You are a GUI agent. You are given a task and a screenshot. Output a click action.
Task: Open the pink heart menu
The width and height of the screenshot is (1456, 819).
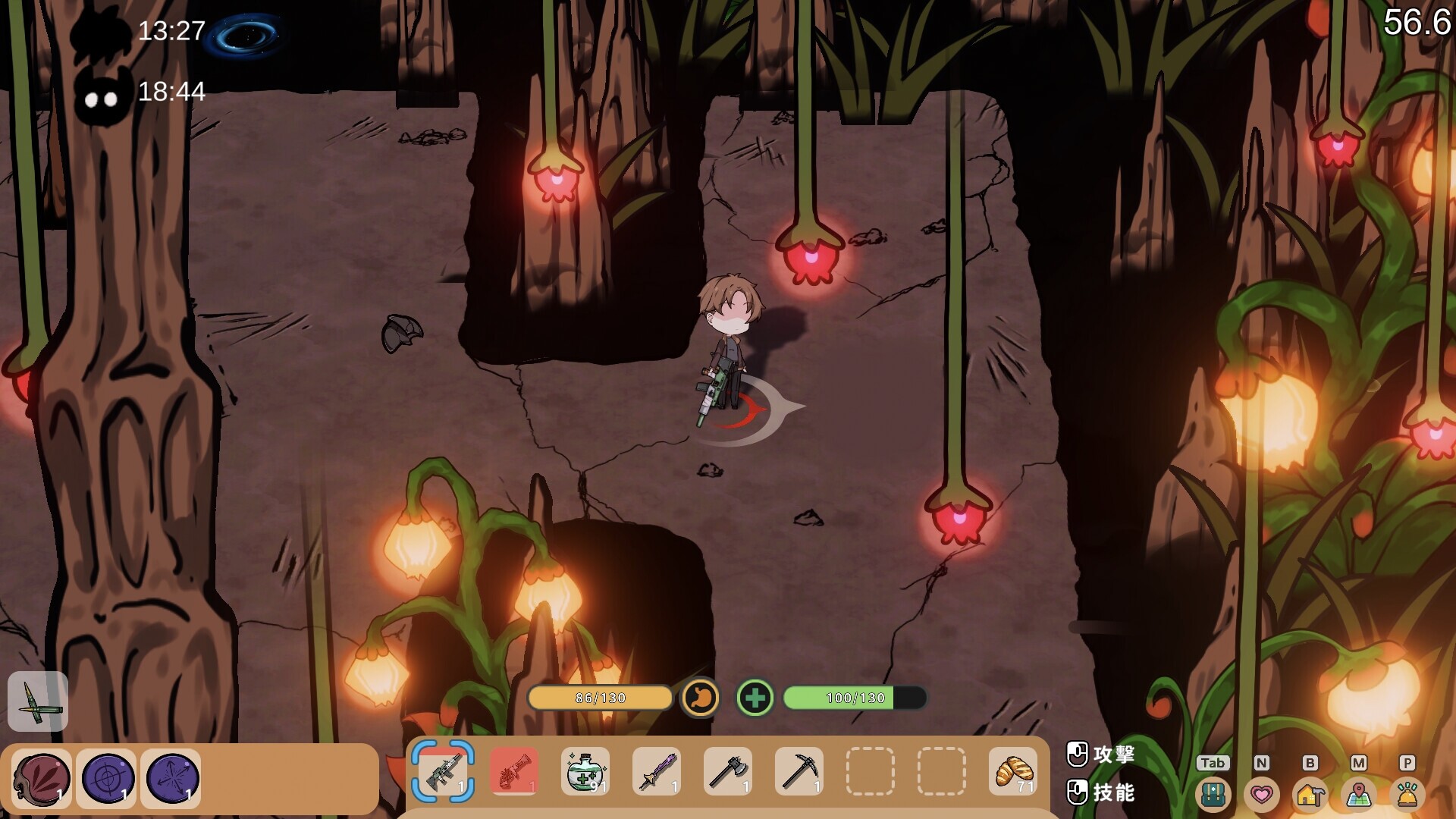[1261, 794]
